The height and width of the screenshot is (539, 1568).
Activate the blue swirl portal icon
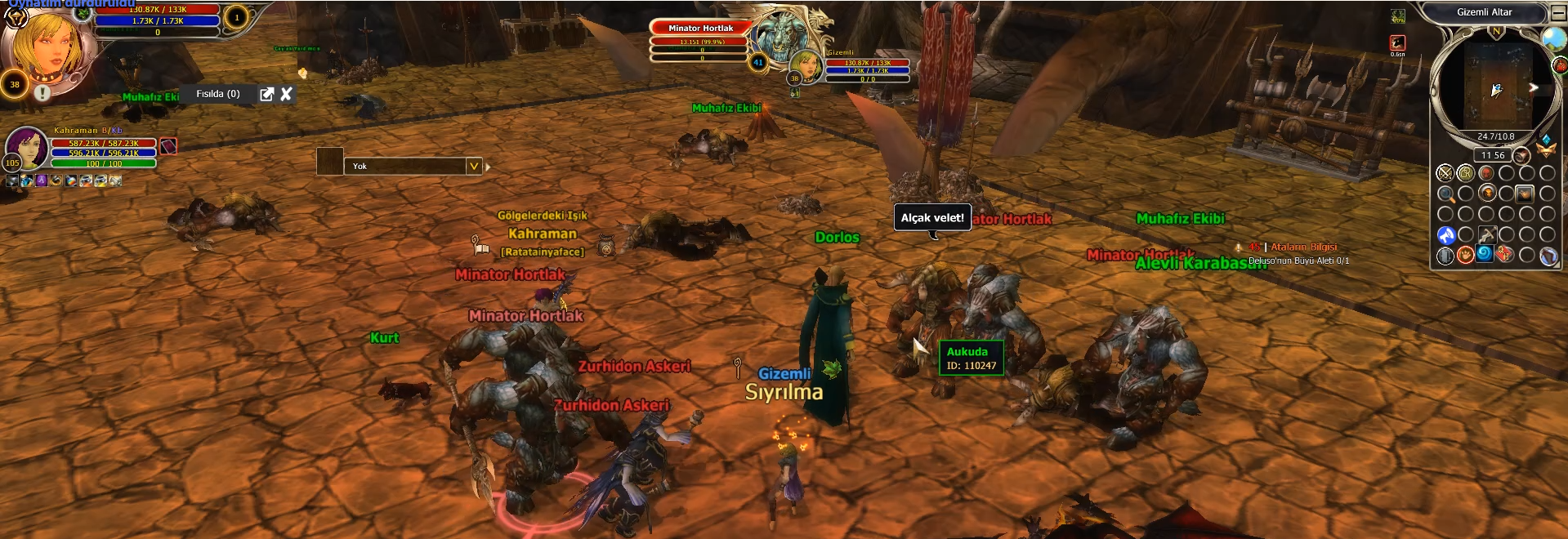[x=1485, y=254]
